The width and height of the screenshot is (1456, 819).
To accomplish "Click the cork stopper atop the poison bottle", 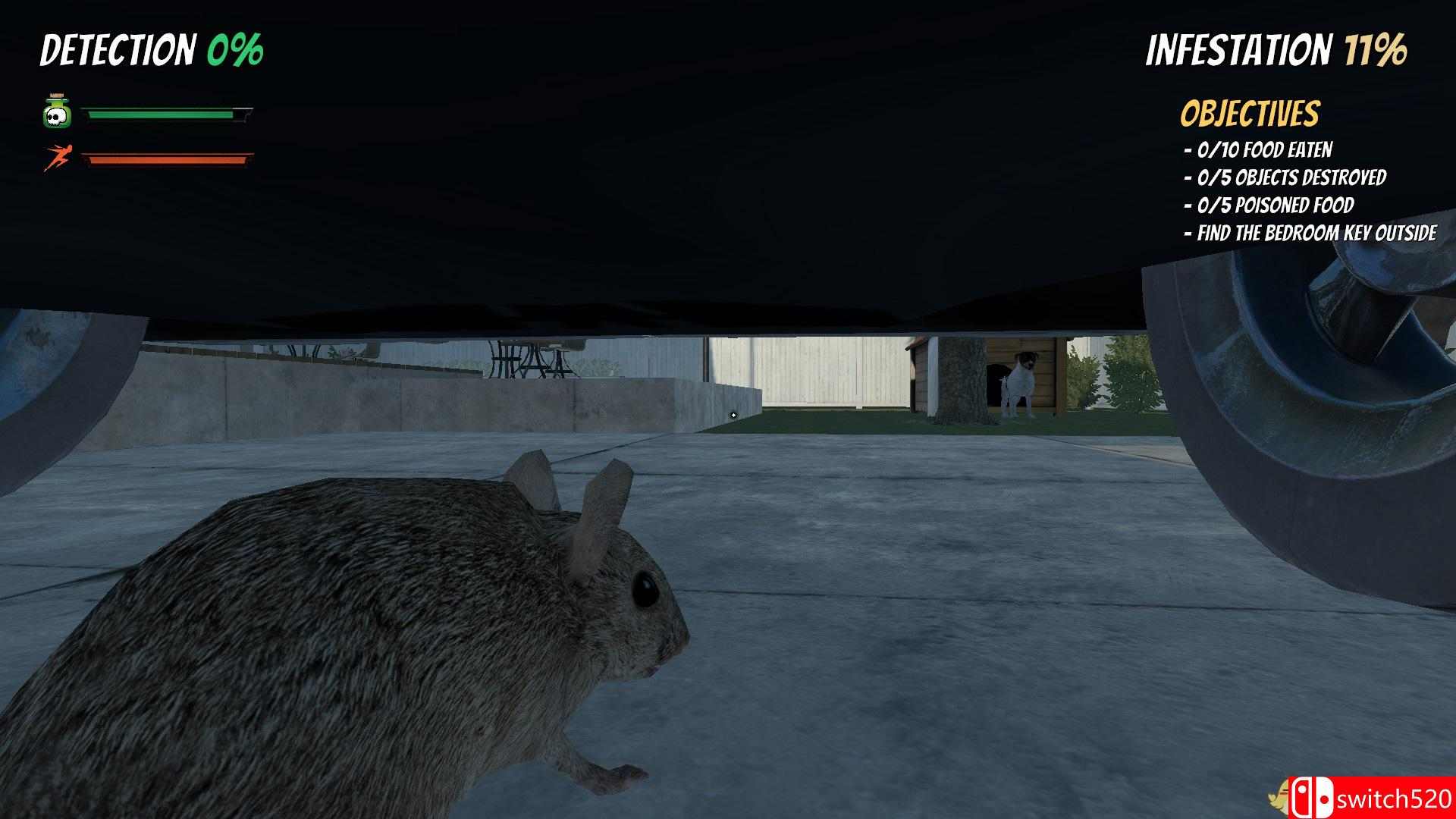I will (55, 96).
